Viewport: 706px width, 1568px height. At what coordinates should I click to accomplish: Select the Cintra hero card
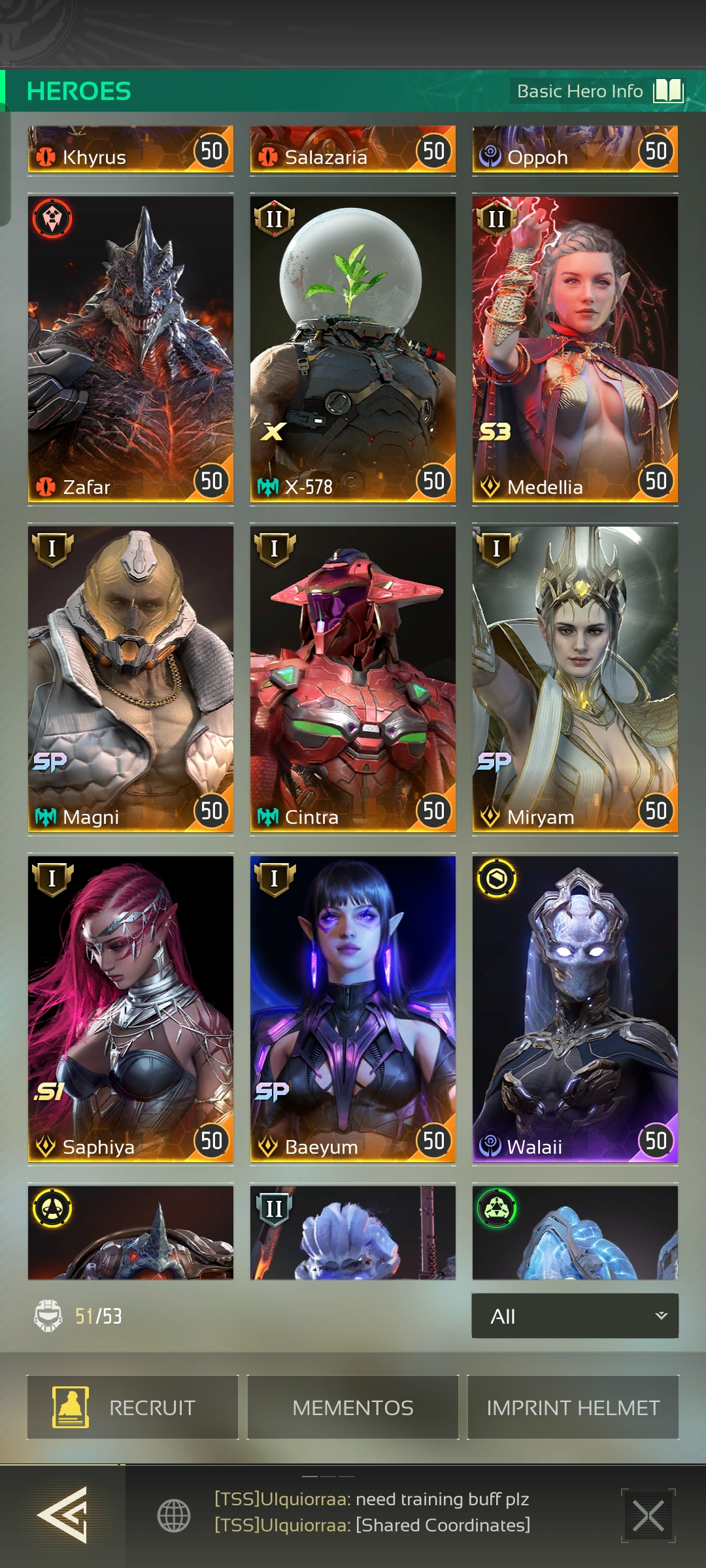pos(353,679)
